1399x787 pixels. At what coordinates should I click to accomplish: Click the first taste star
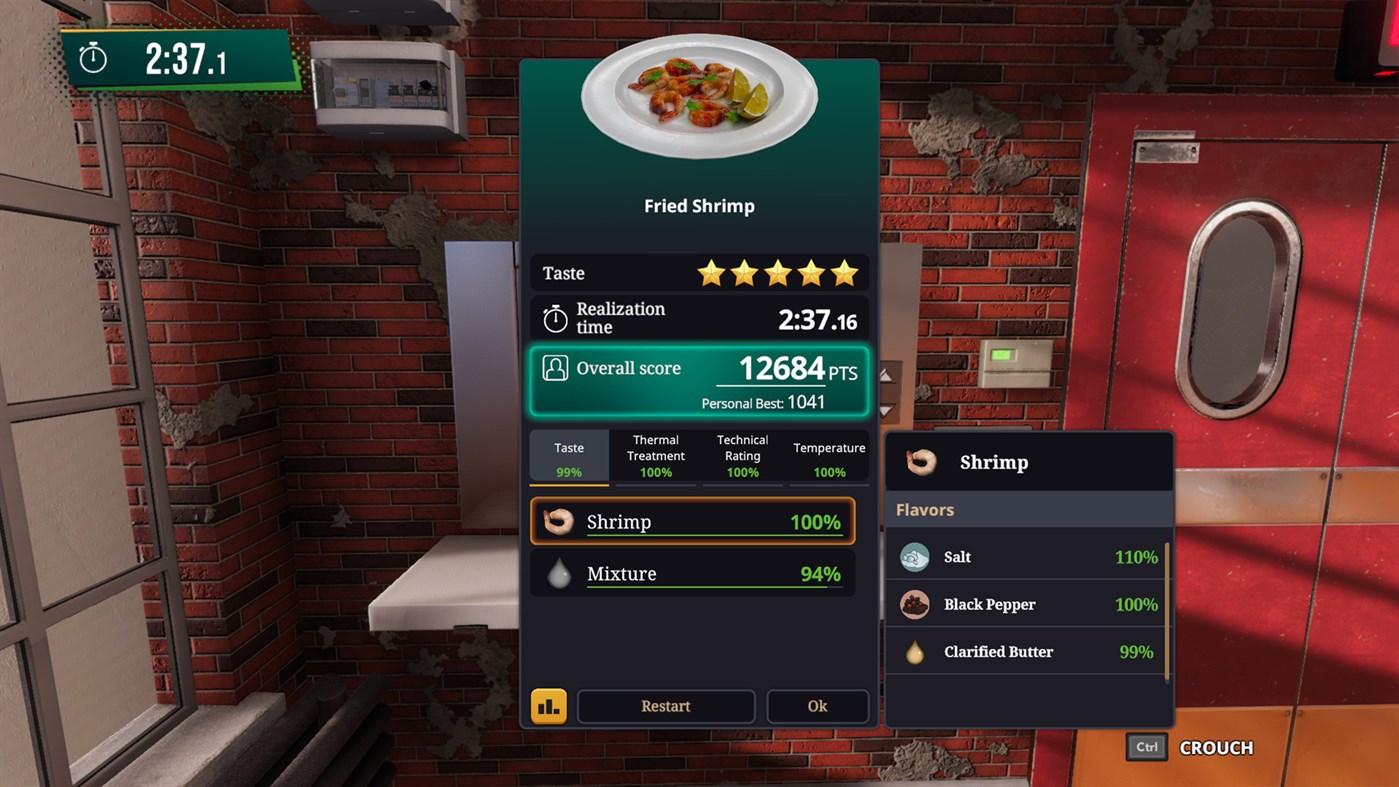click(x=710, y=271)
